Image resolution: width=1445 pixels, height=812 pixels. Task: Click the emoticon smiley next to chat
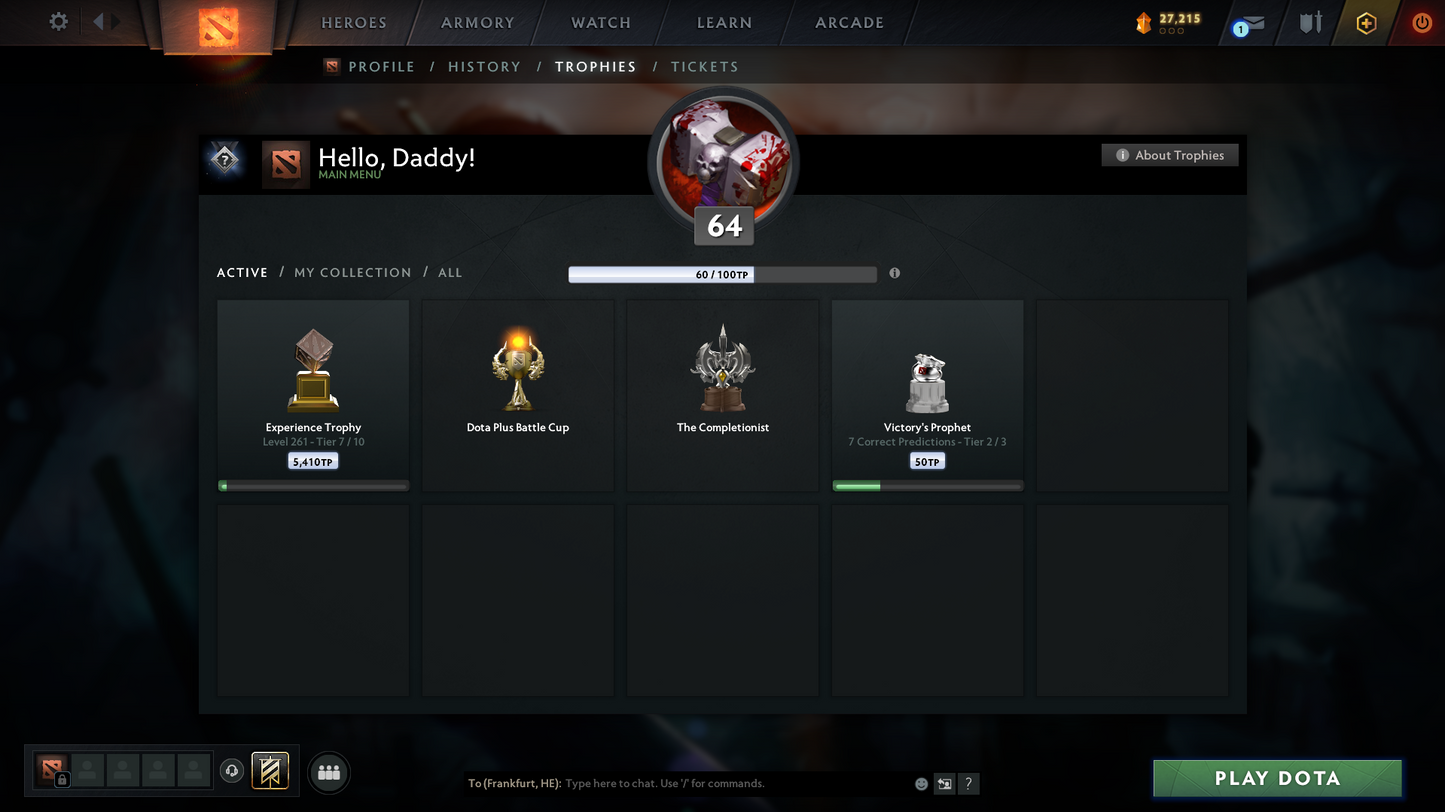click(920, 784)
